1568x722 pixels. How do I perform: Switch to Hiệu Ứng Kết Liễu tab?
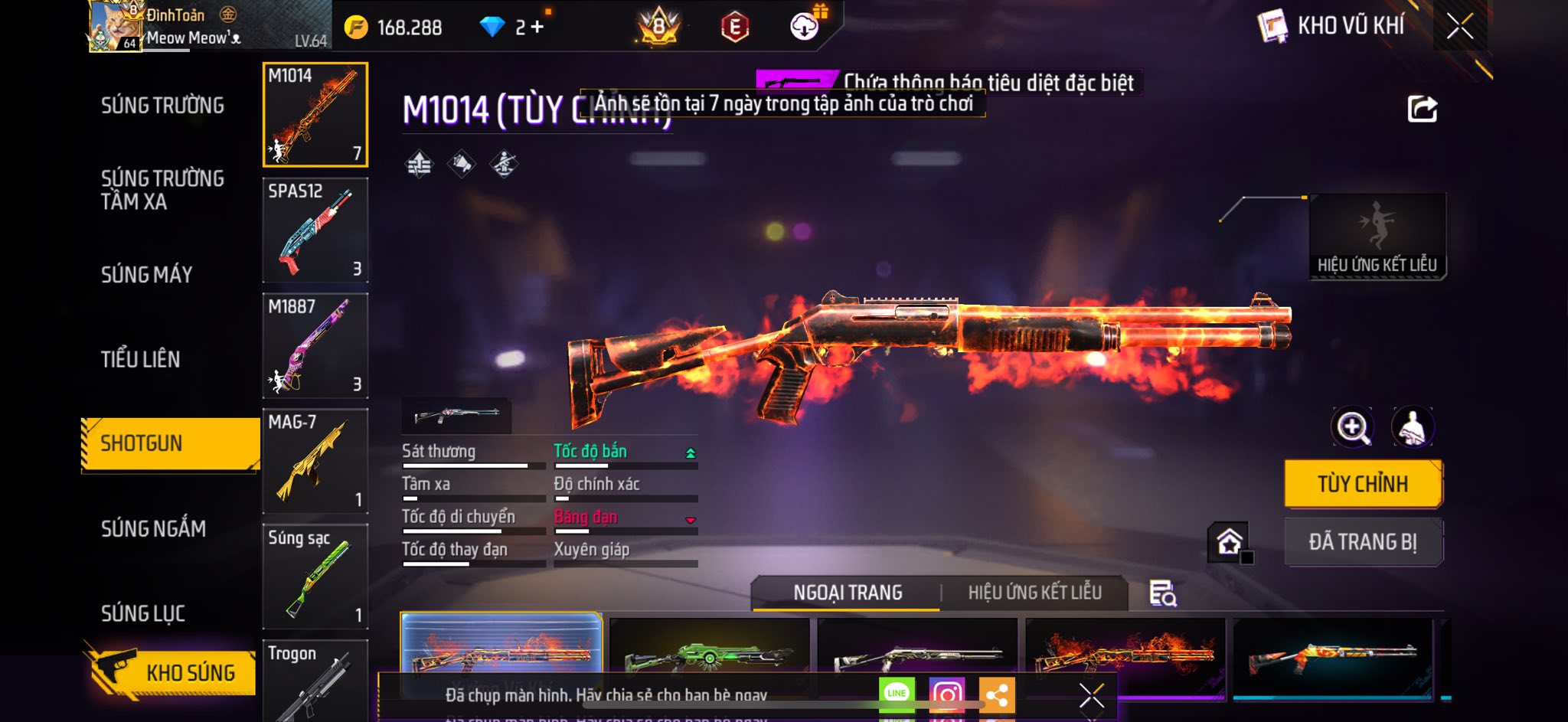click(1034, 593)
